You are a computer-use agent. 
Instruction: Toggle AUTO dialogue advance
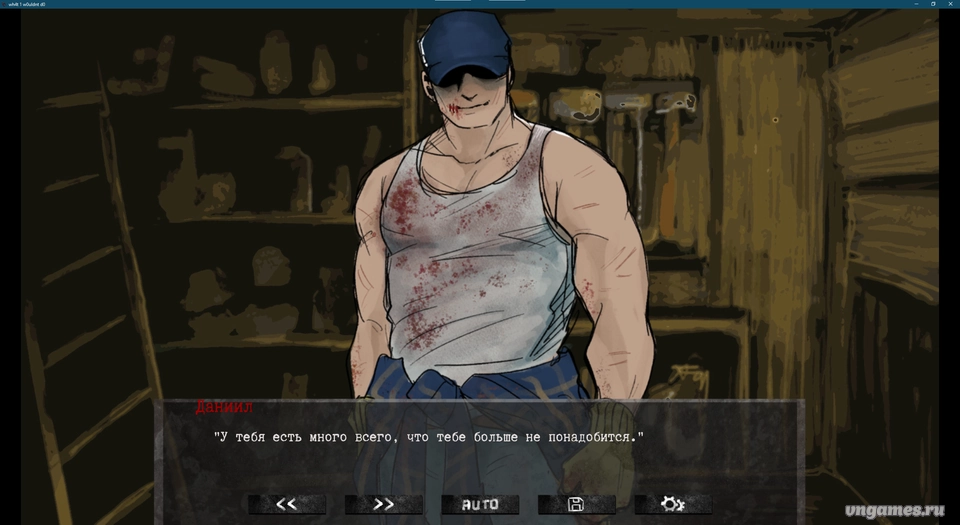tap(480, 504)
